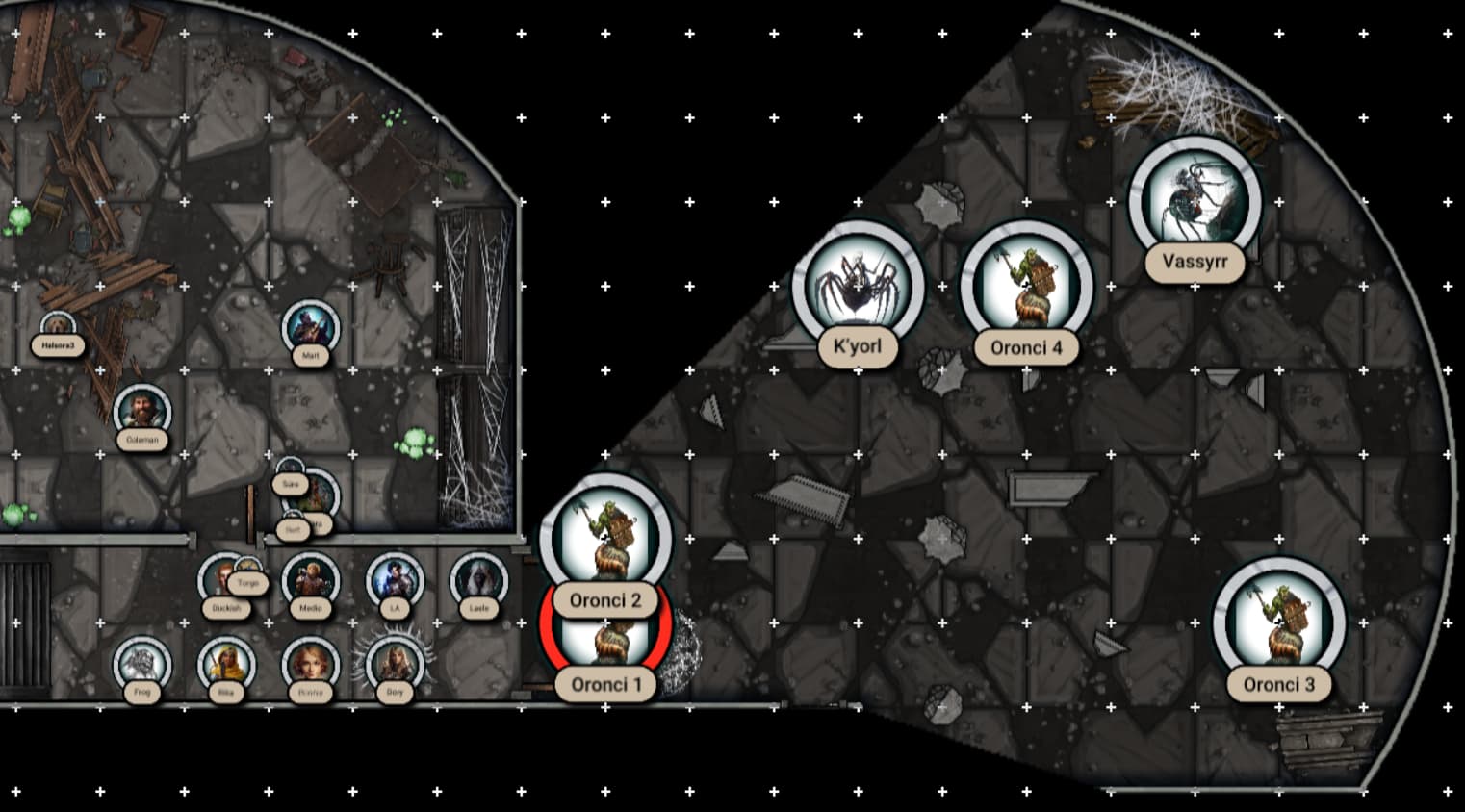Screen dimensions: 1465x812
Task: Click the Duckish character token
Action: point(219,582)
